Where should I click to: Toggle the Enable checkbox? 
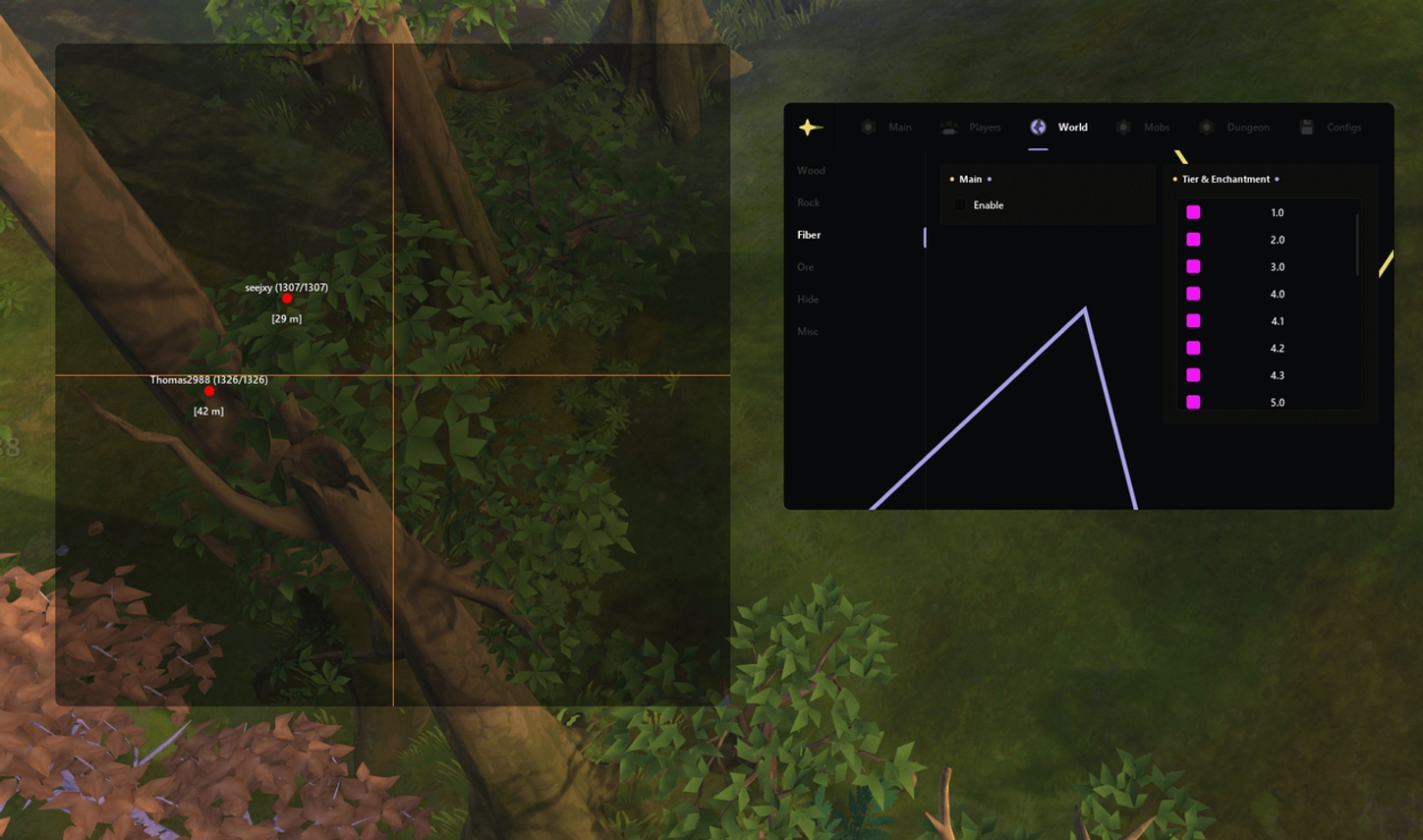[960, 204]
